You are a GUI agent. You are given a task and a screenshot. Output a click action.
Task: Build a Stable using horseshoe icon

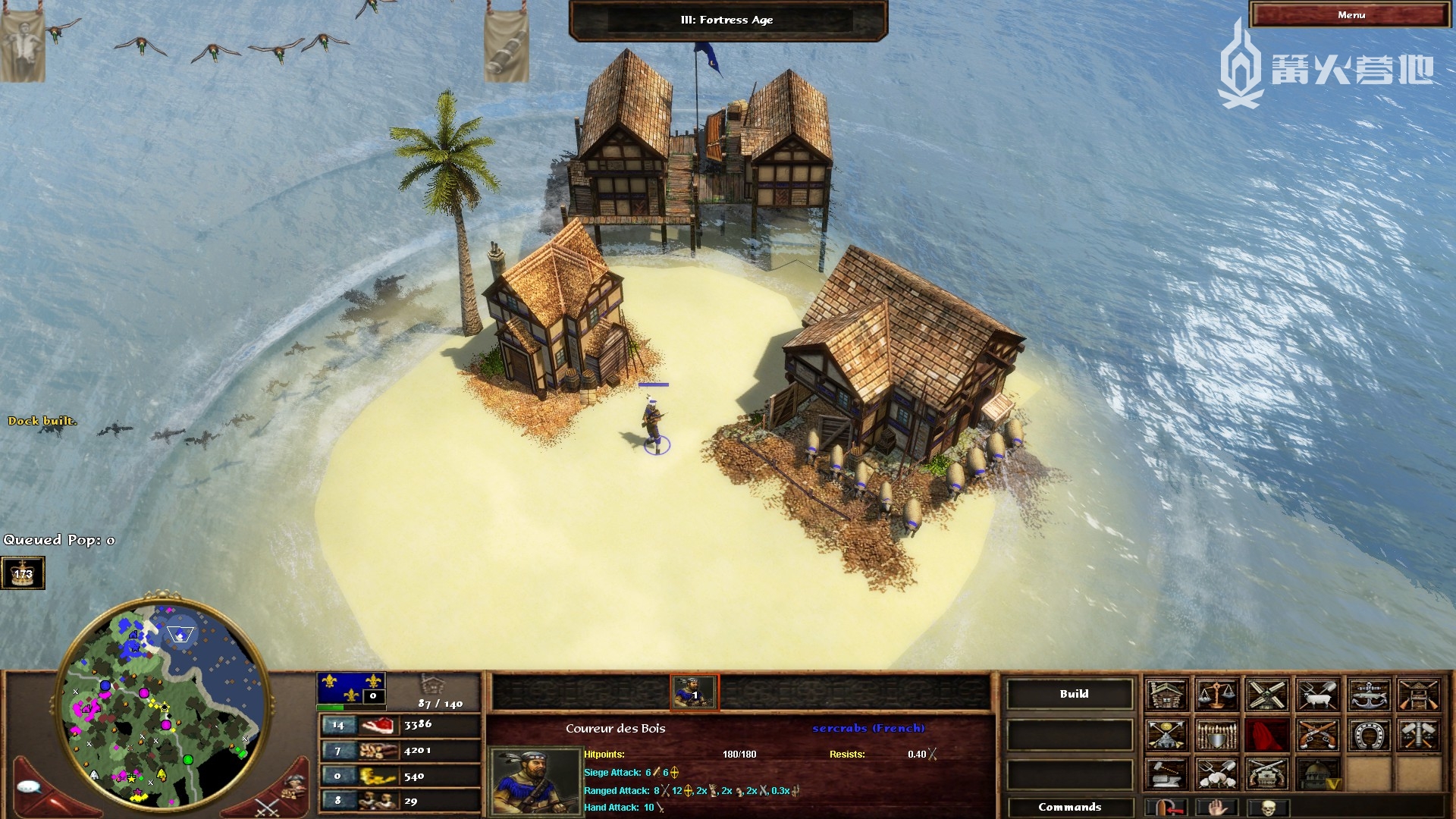(x=1369, y=734)
